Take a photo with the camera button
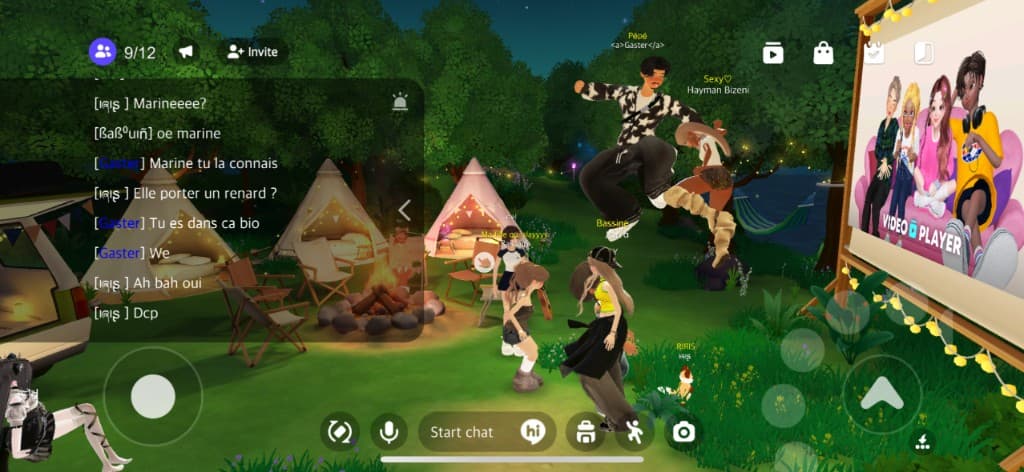This screenshot has width=1024, height=472. pyautogui.click(x=684, y=432)
